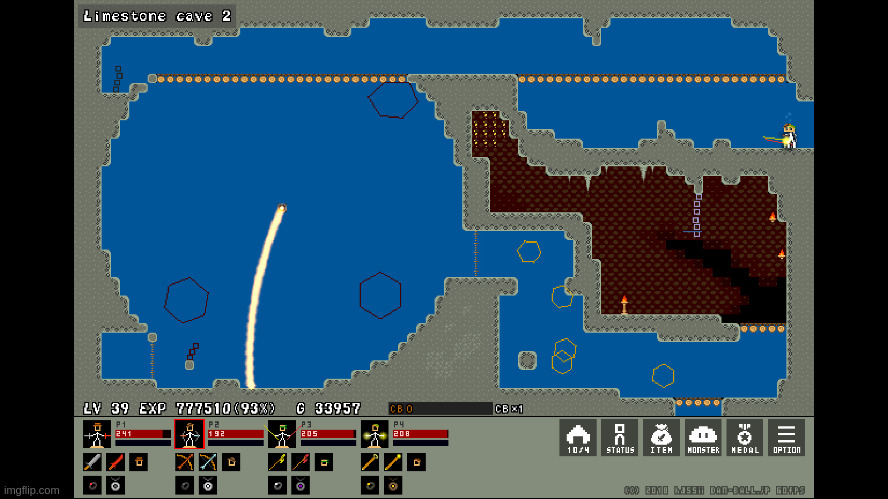The image size is (888, 499).
Task: Select P3's yellow staff slot
Action: (277, 462)
